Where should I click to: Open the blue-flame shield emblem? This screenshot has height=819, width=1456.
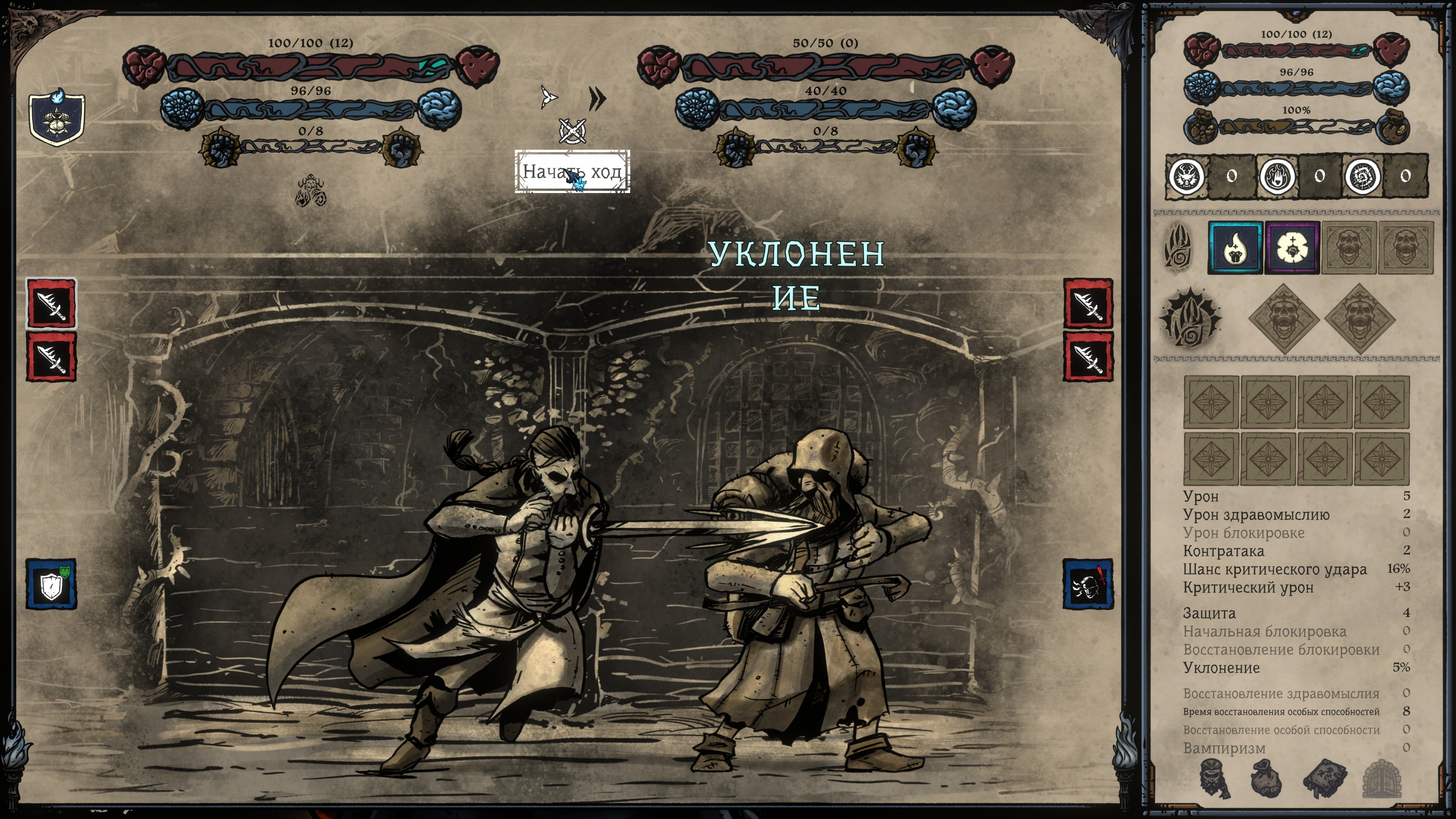coord(57,117)
